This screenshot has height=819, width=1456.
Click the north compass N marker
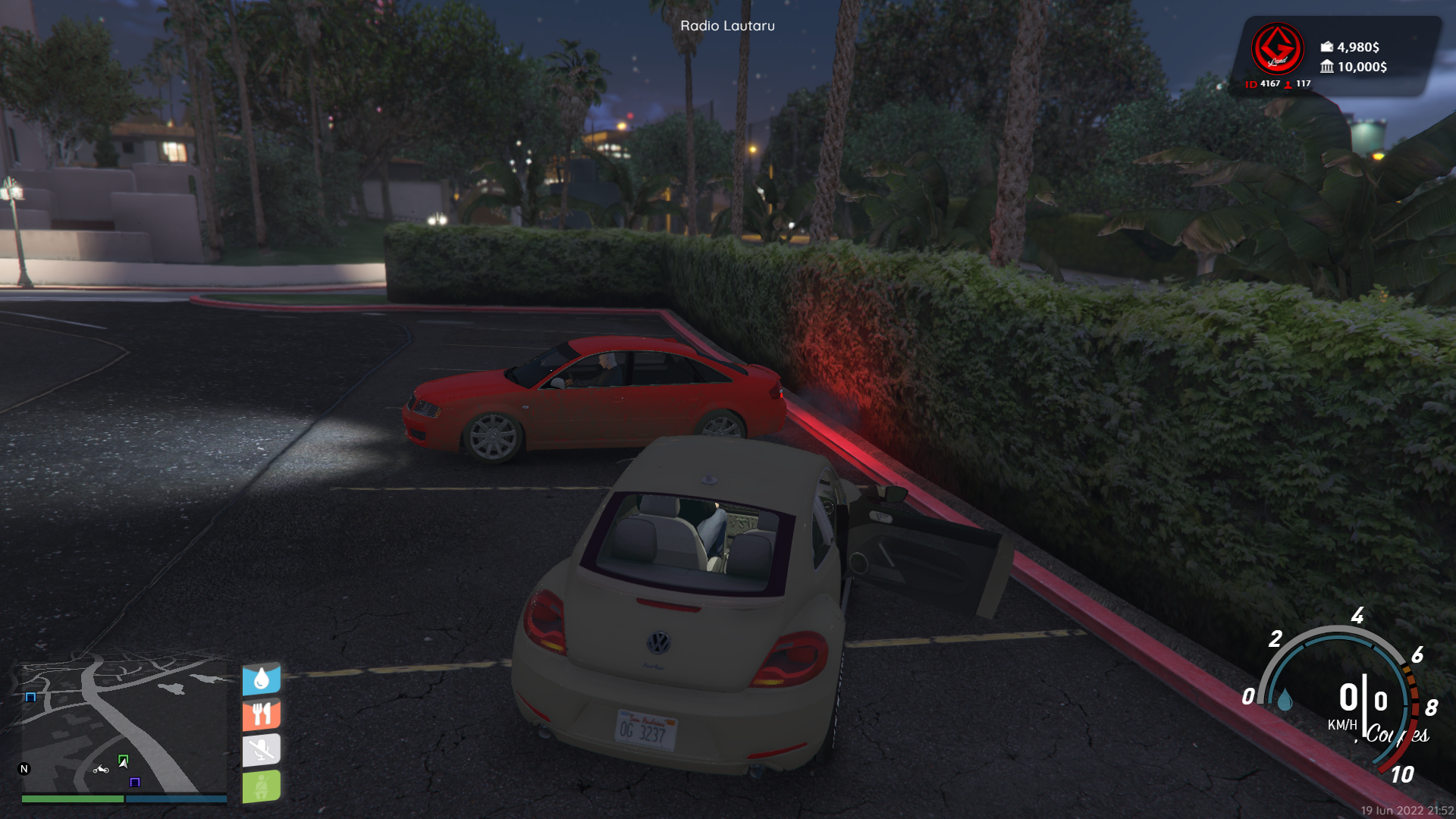pos(24,769)
